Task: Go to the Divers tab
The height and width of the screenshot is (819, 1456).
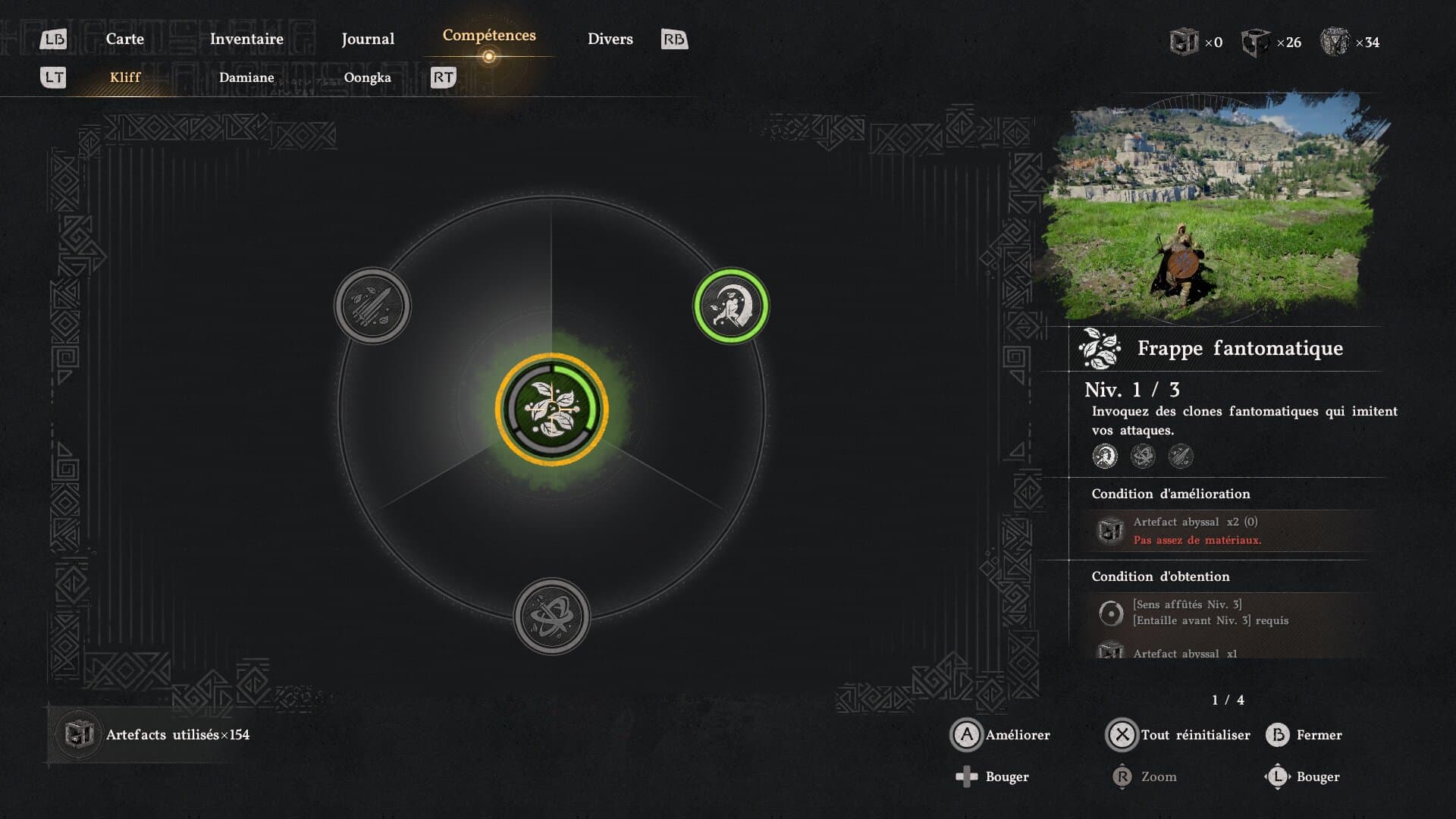Action: [610, 39]
